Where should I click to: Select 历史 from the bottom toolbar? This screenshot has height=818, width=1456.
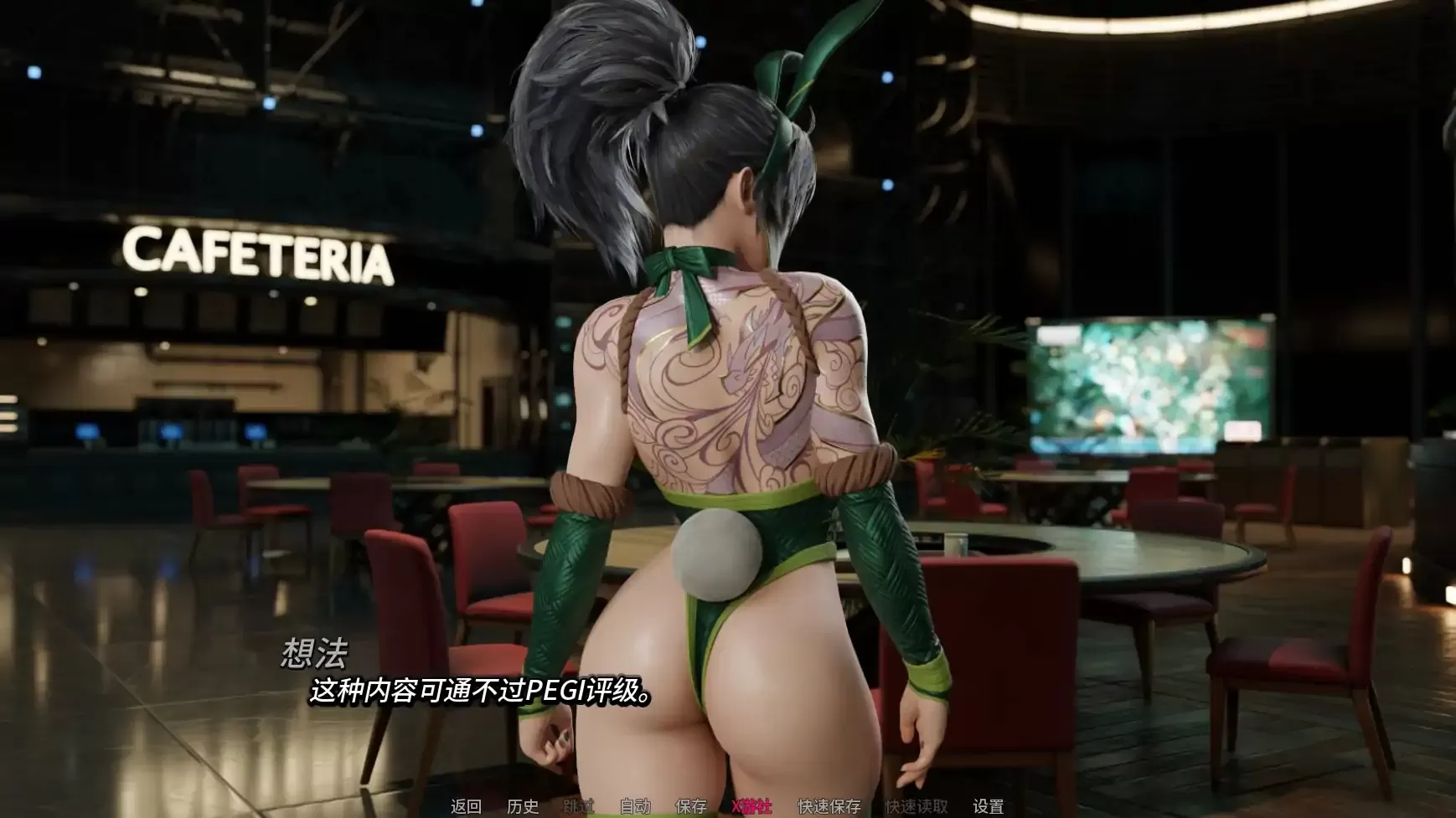click(522, 805)
